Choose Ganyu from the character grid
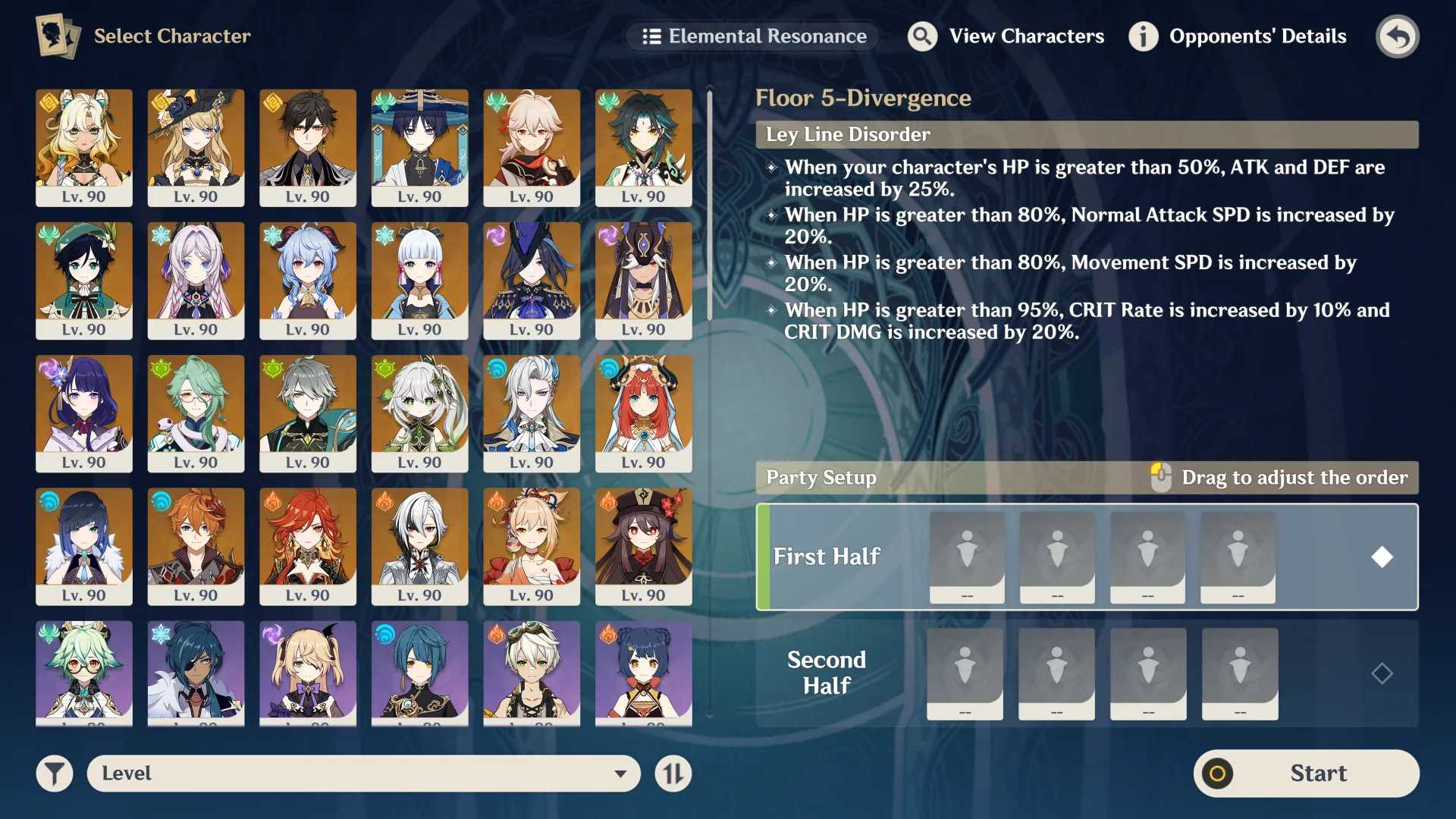Image resolution: width=1456 pixels, height=819 pixels. (308, 281)
